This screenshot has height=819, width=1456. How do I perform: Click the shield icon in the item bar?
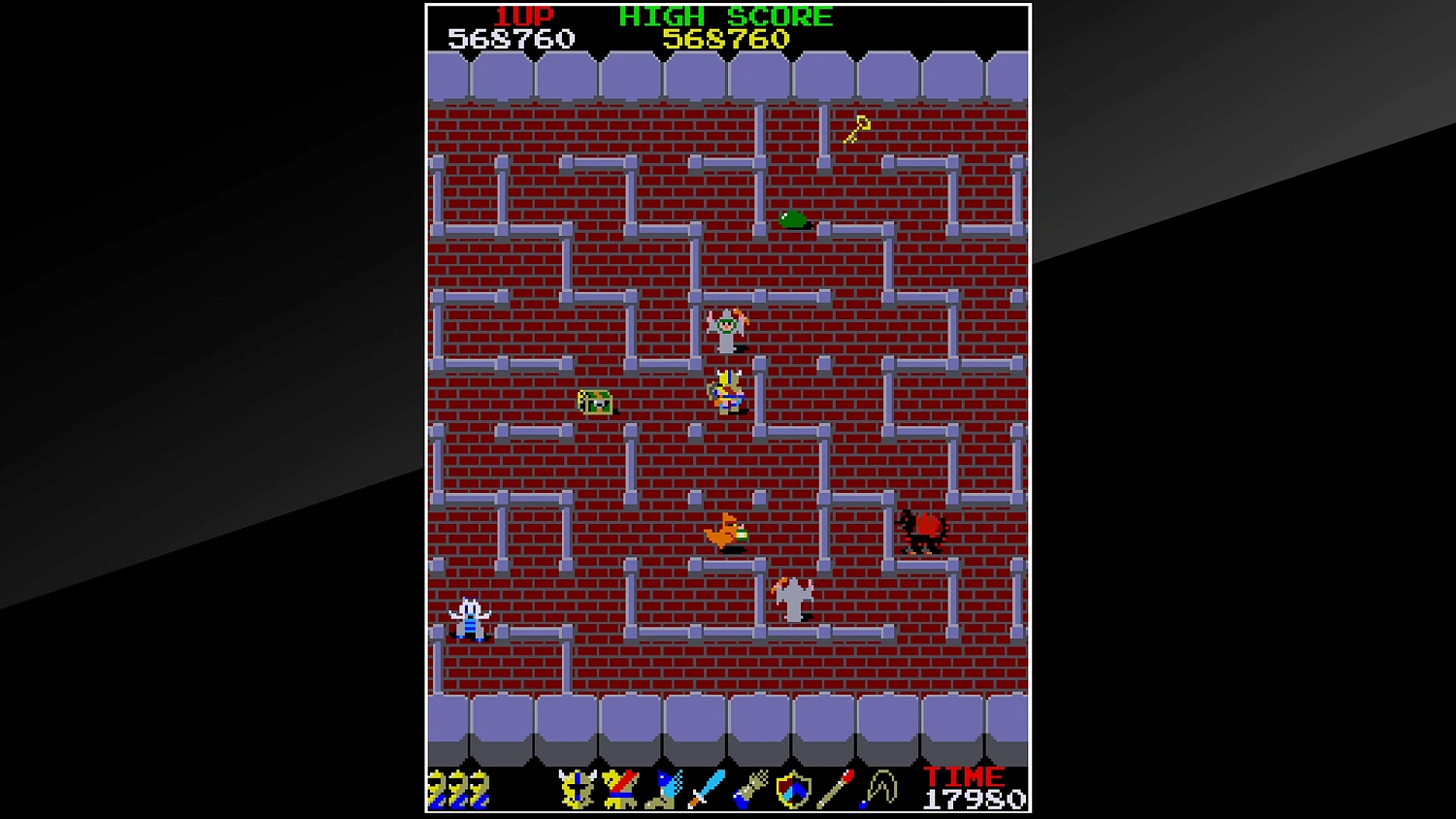pos(794,788)
